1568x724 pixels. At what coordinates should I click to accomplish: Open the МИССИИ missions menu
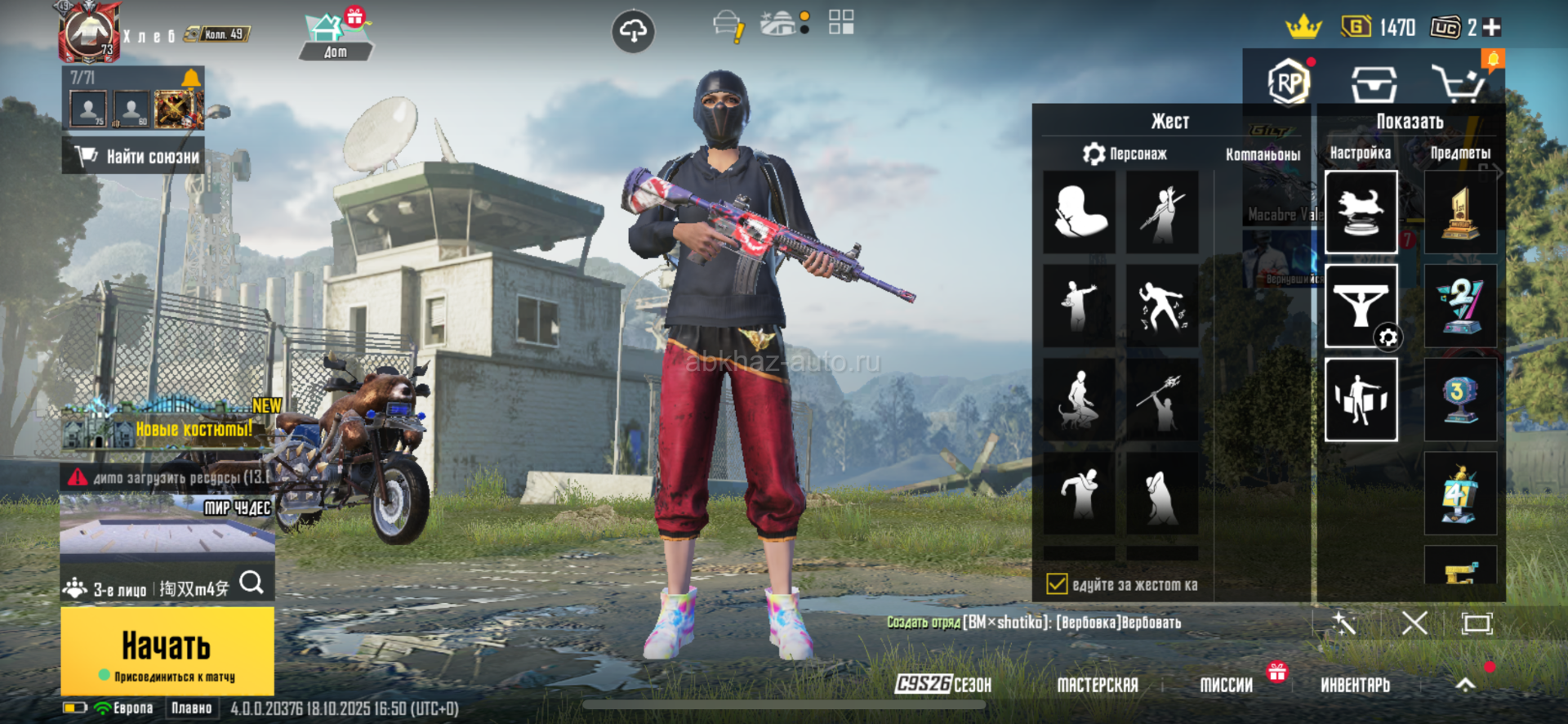point(1226,685)
